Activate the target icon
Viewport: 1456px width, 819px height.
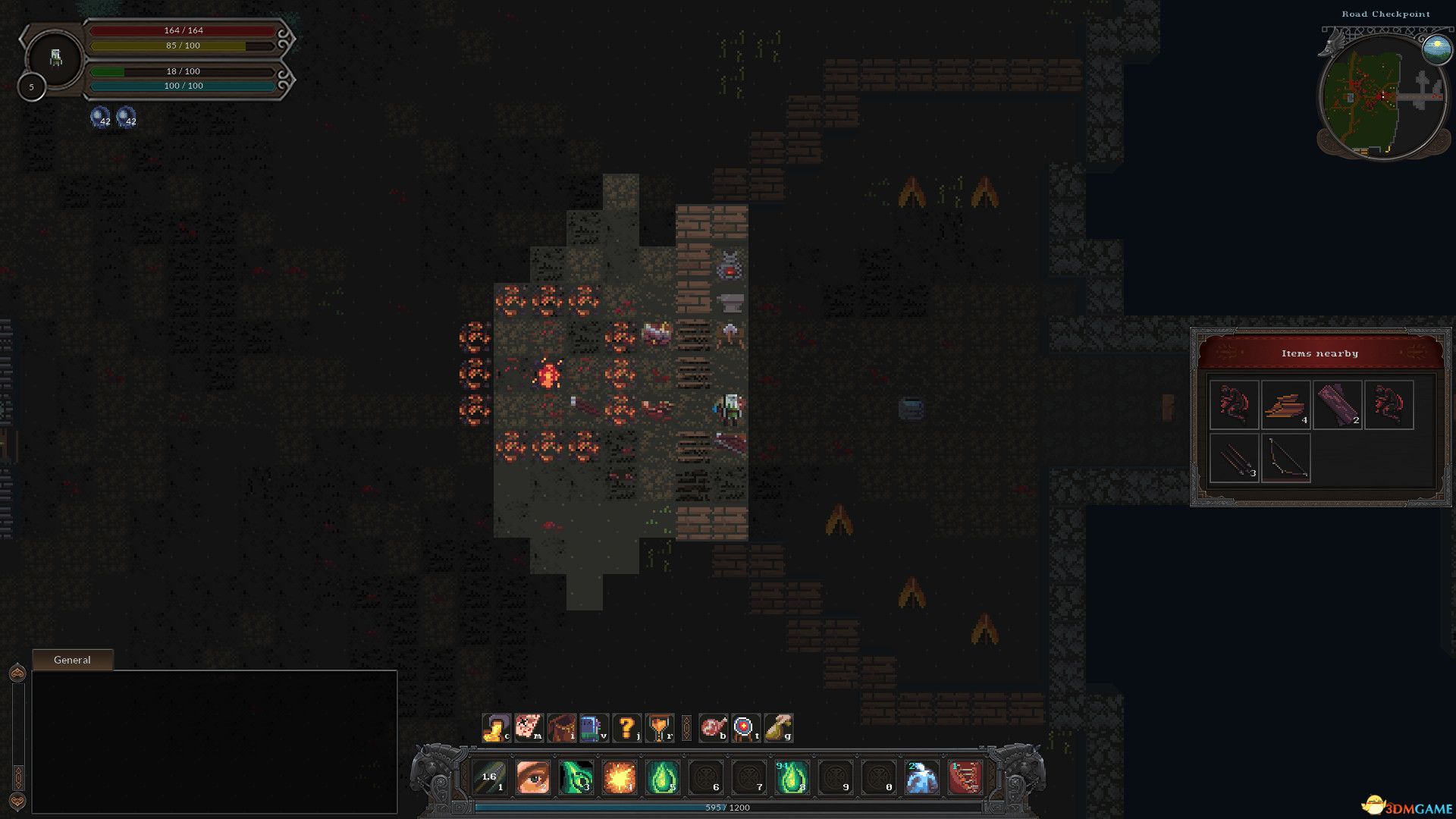pos(745,728)
